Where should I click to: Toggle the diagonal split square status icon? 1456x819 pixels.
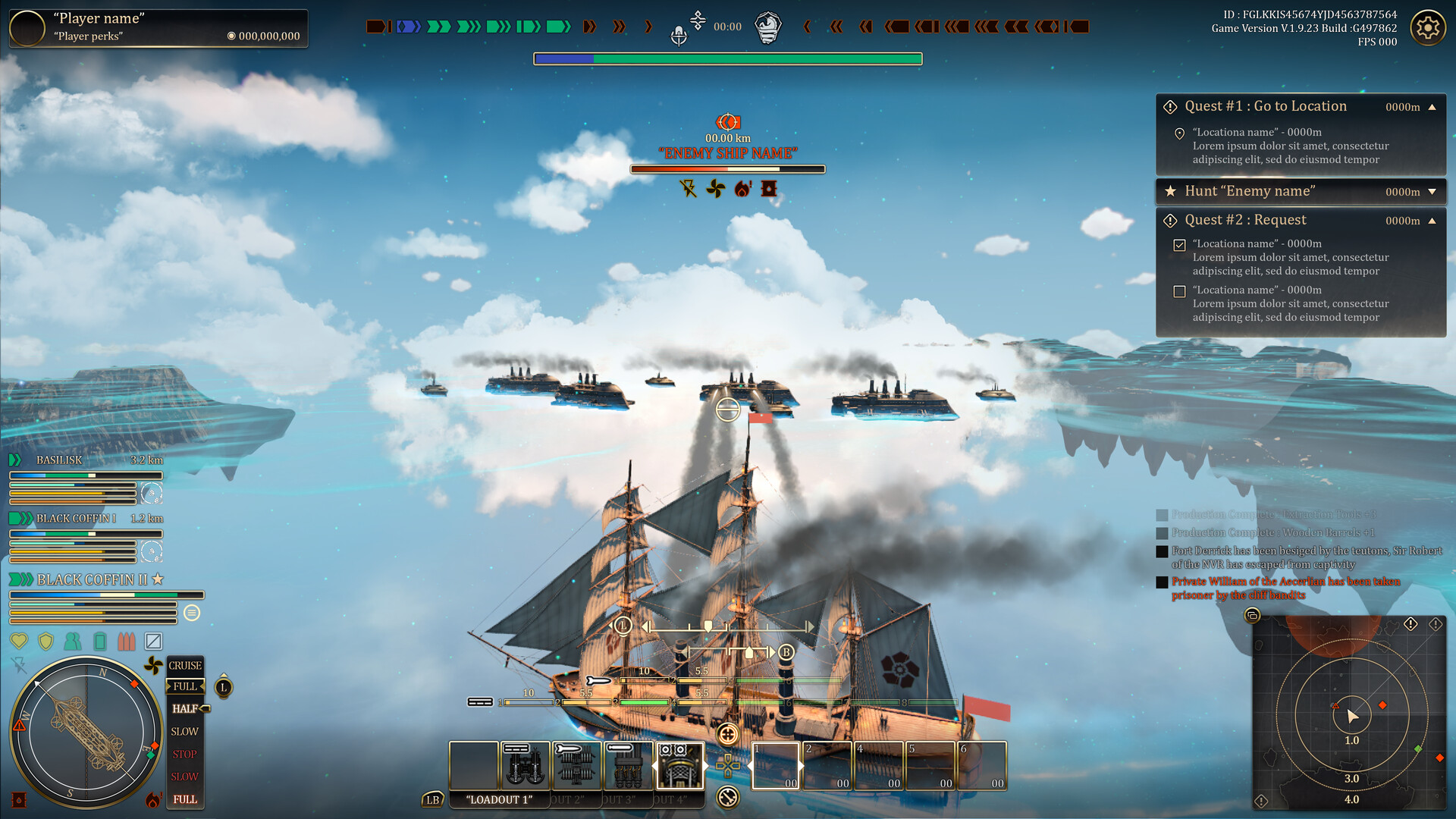[x=153, y=641]
